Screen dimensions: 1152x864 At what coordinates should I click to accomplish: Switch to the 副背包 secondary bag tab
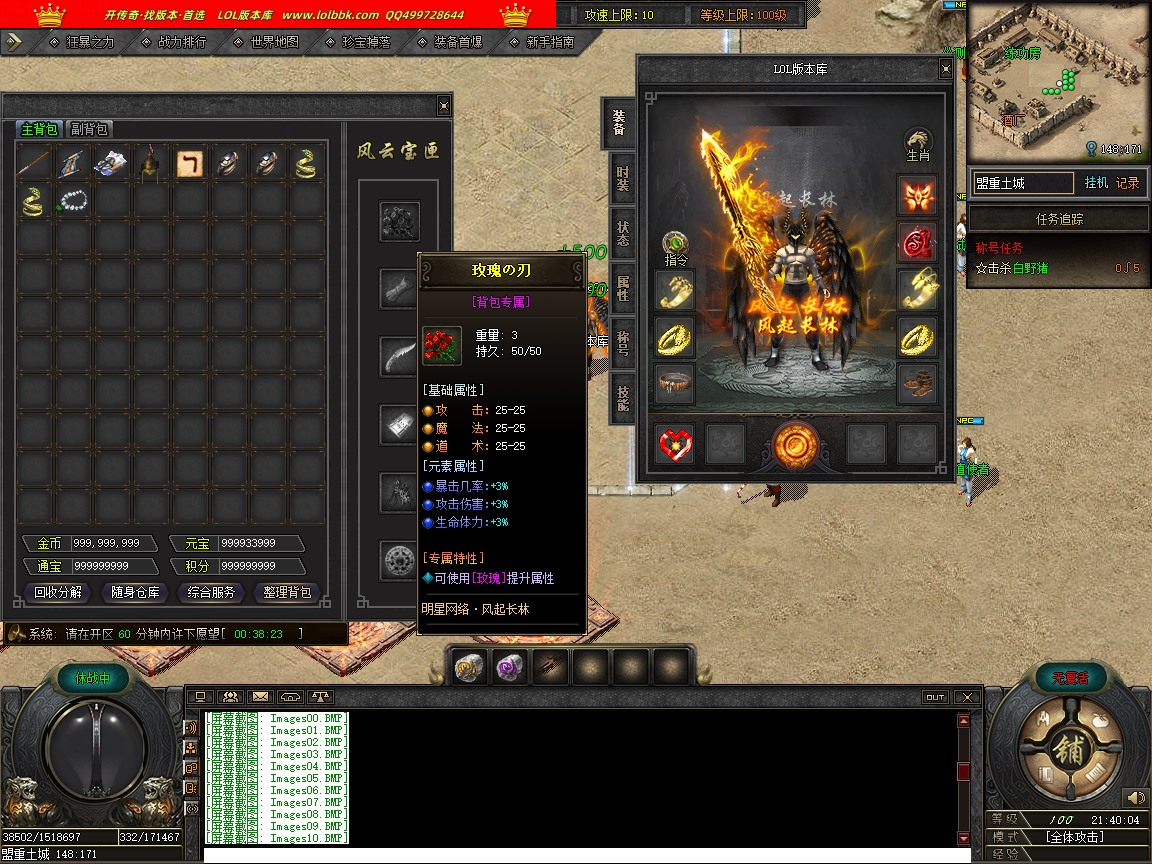click(89, 129)
